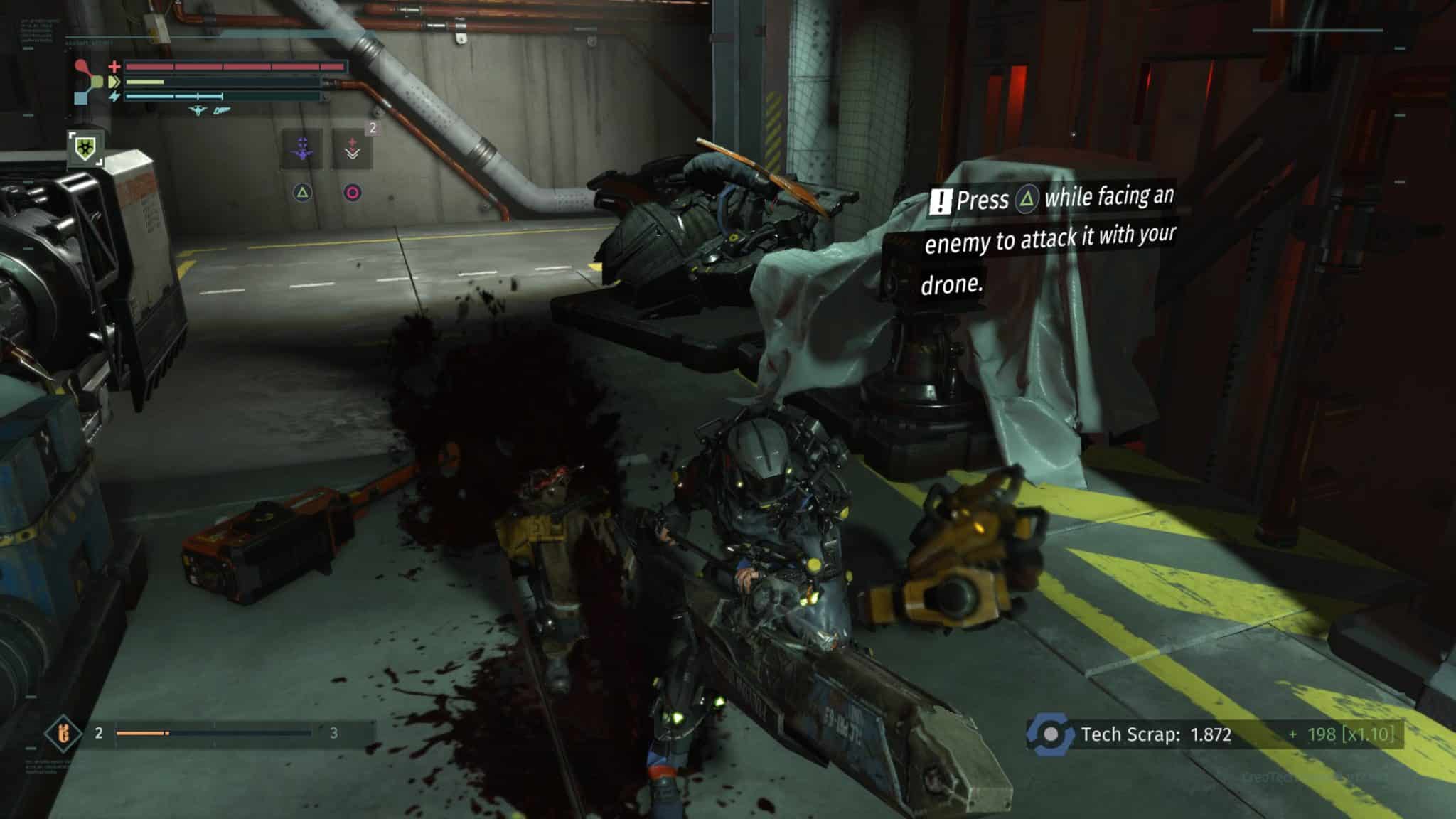Select the small cyan drone status icon
The height and width of the screenshot is (819, 1456).
click(198, 111)
